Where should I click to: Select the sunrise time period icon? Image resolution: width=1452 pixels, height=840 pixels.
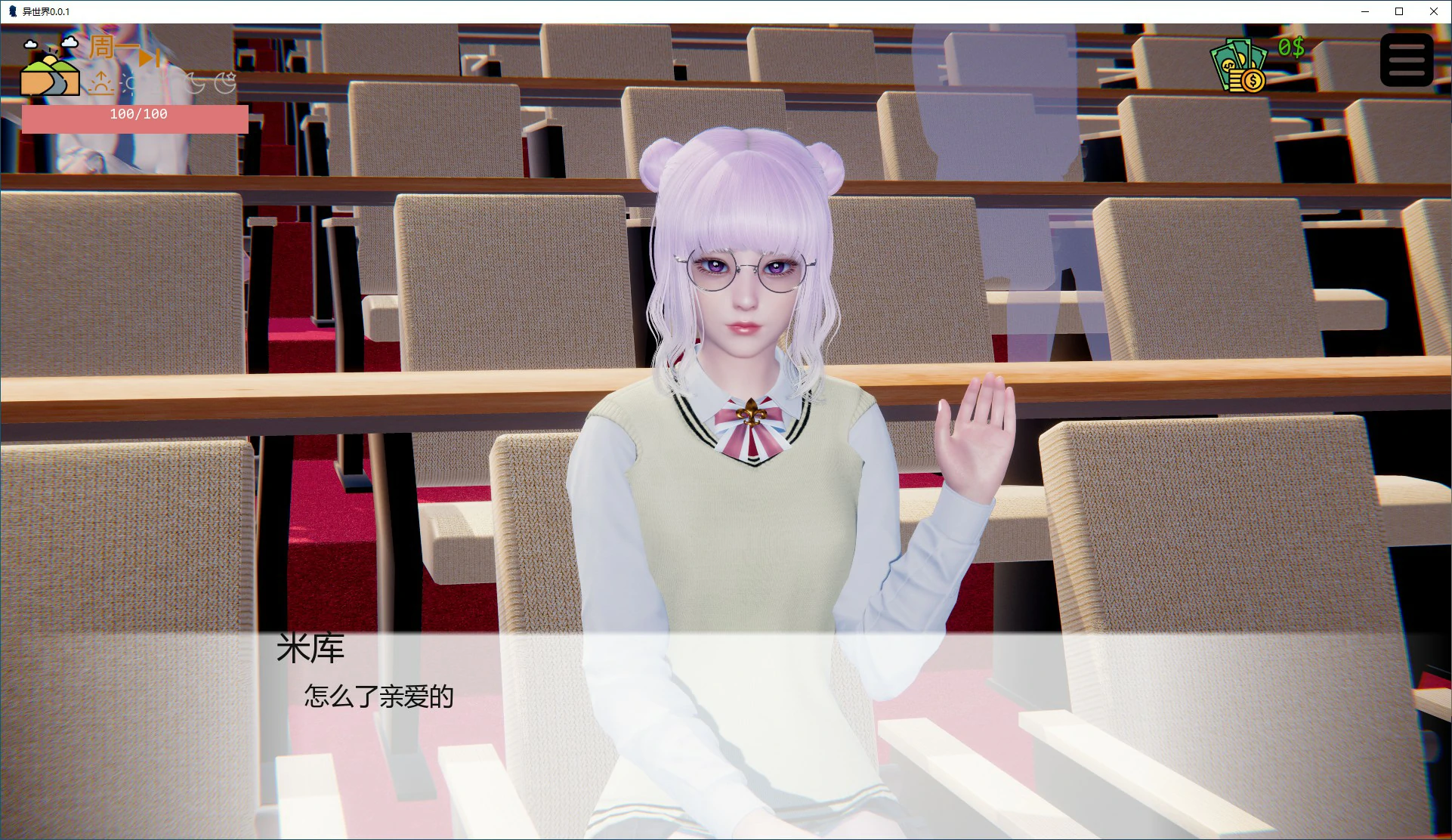coord(101,83)
